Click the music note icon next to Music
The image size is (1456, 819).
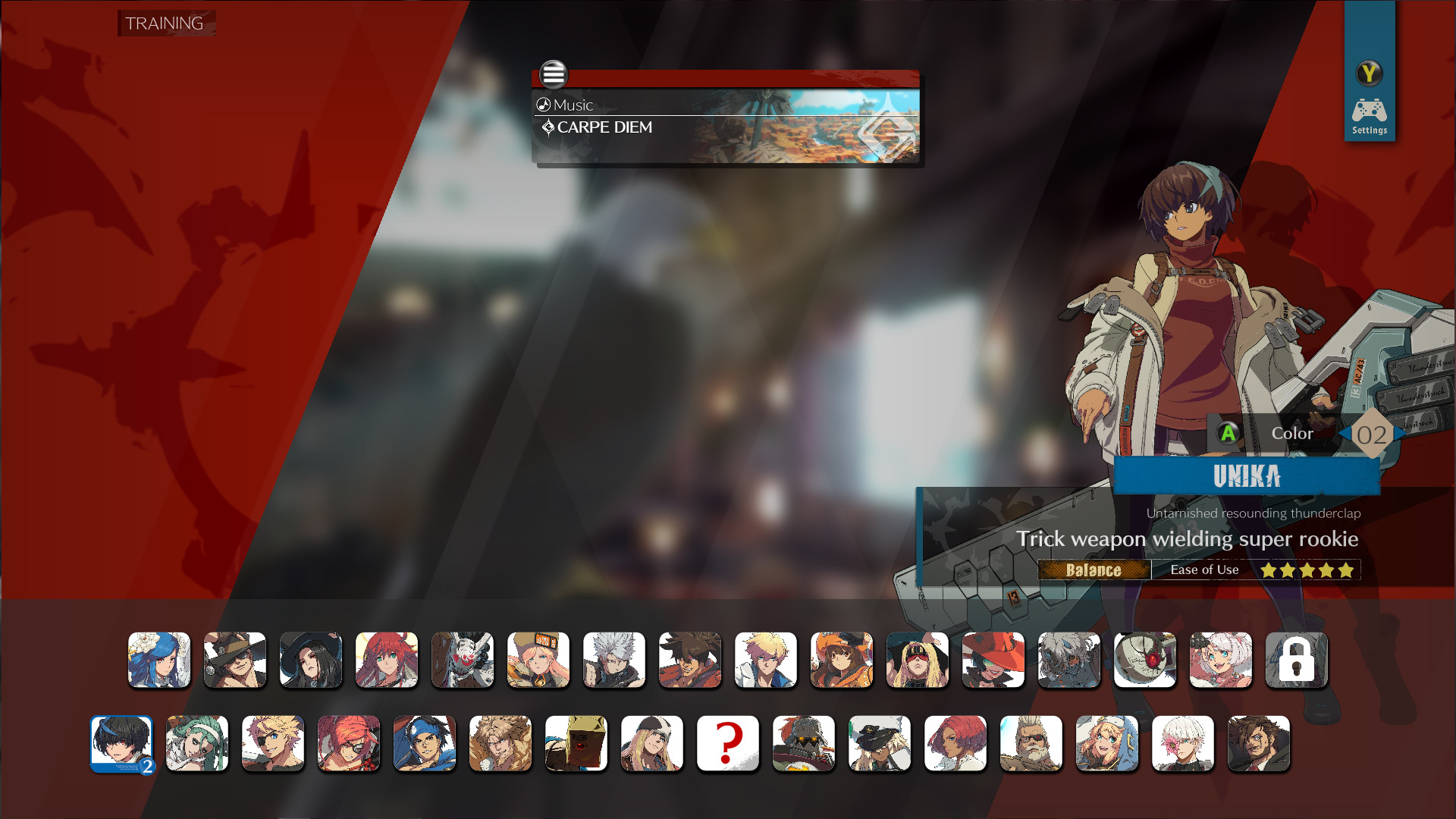click(x=543, y=105)
